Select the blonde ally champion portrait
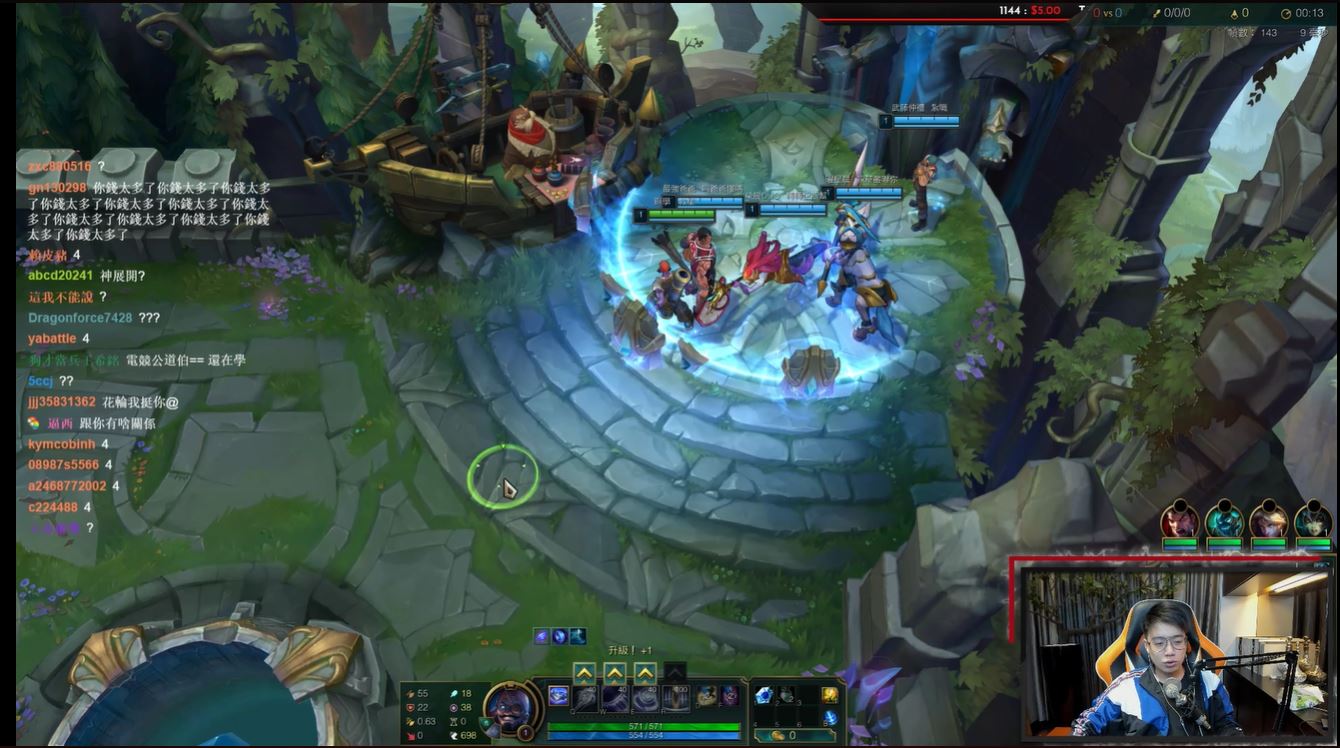 pyautogui.click(x=1269, y=521)
